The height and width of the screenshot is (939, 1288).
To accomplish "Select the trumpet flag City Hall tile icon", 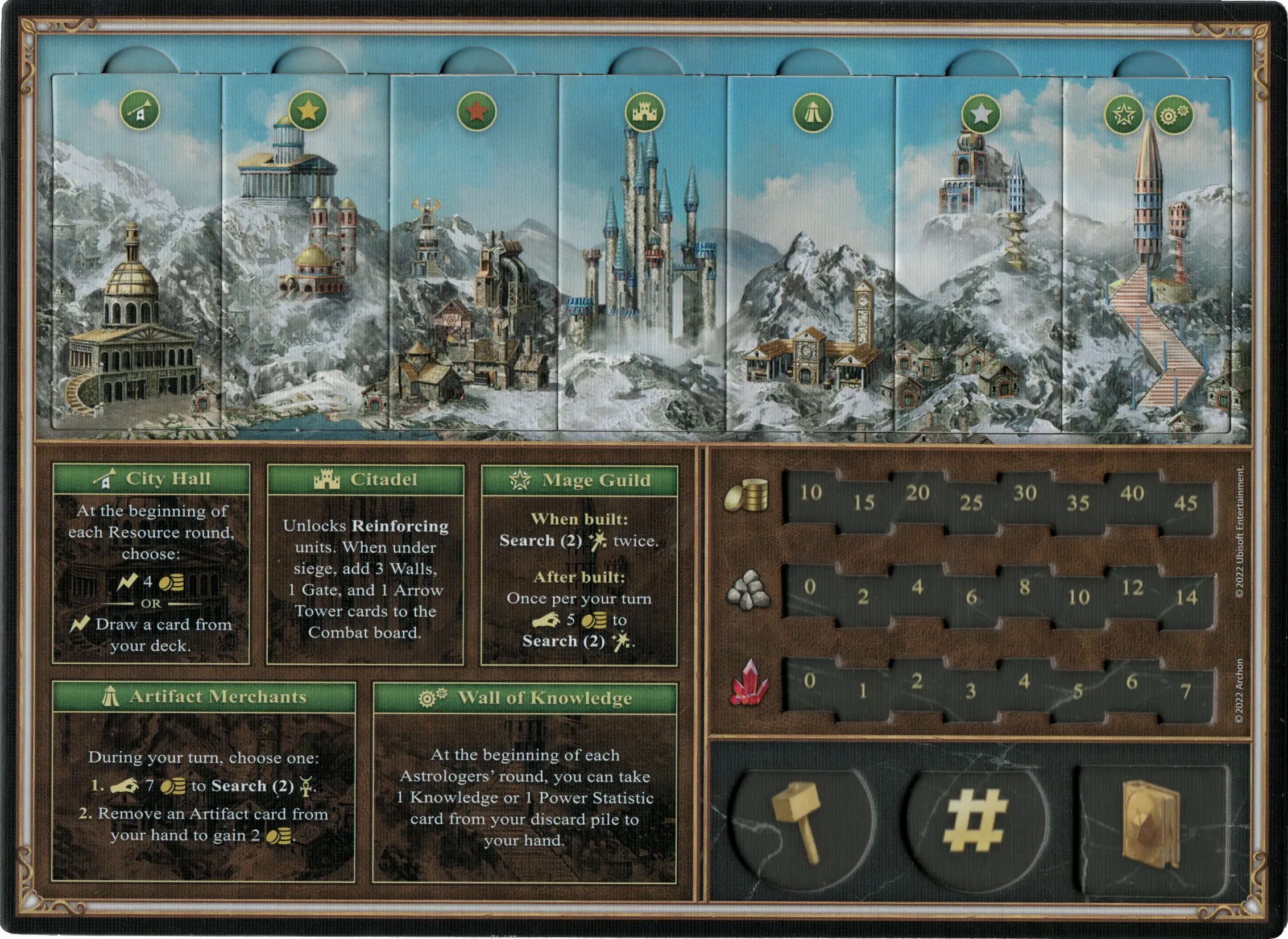I will (x=140, y=110).
